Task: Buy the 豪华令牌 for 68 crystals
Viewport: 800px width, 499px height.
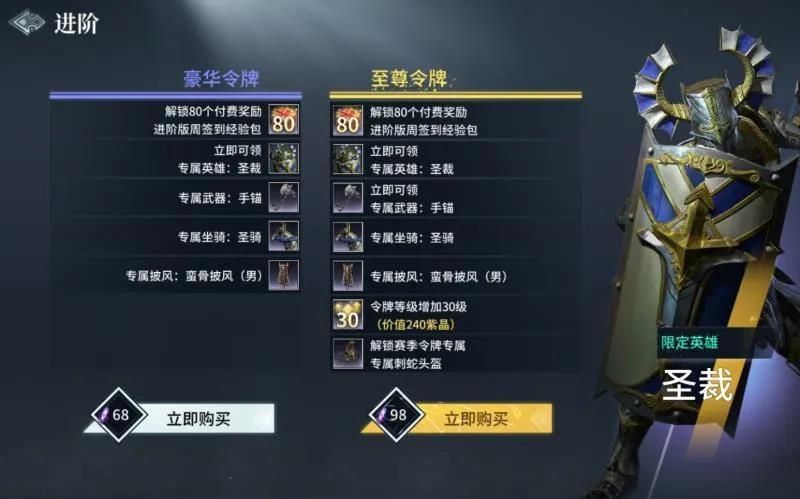Action: point(197,418)
